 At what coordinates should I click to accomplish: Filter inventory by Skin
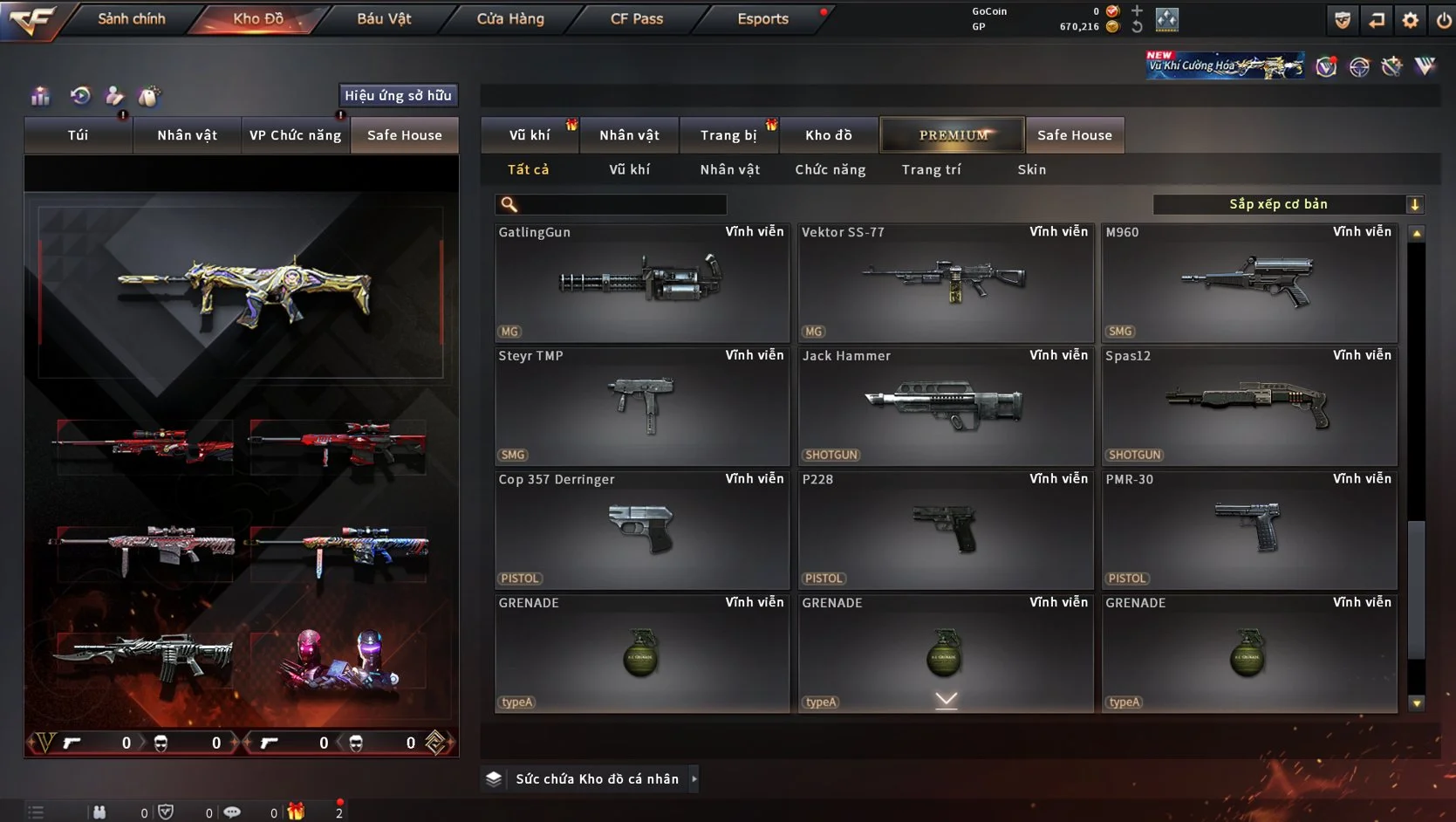(x=1031, y=169)
